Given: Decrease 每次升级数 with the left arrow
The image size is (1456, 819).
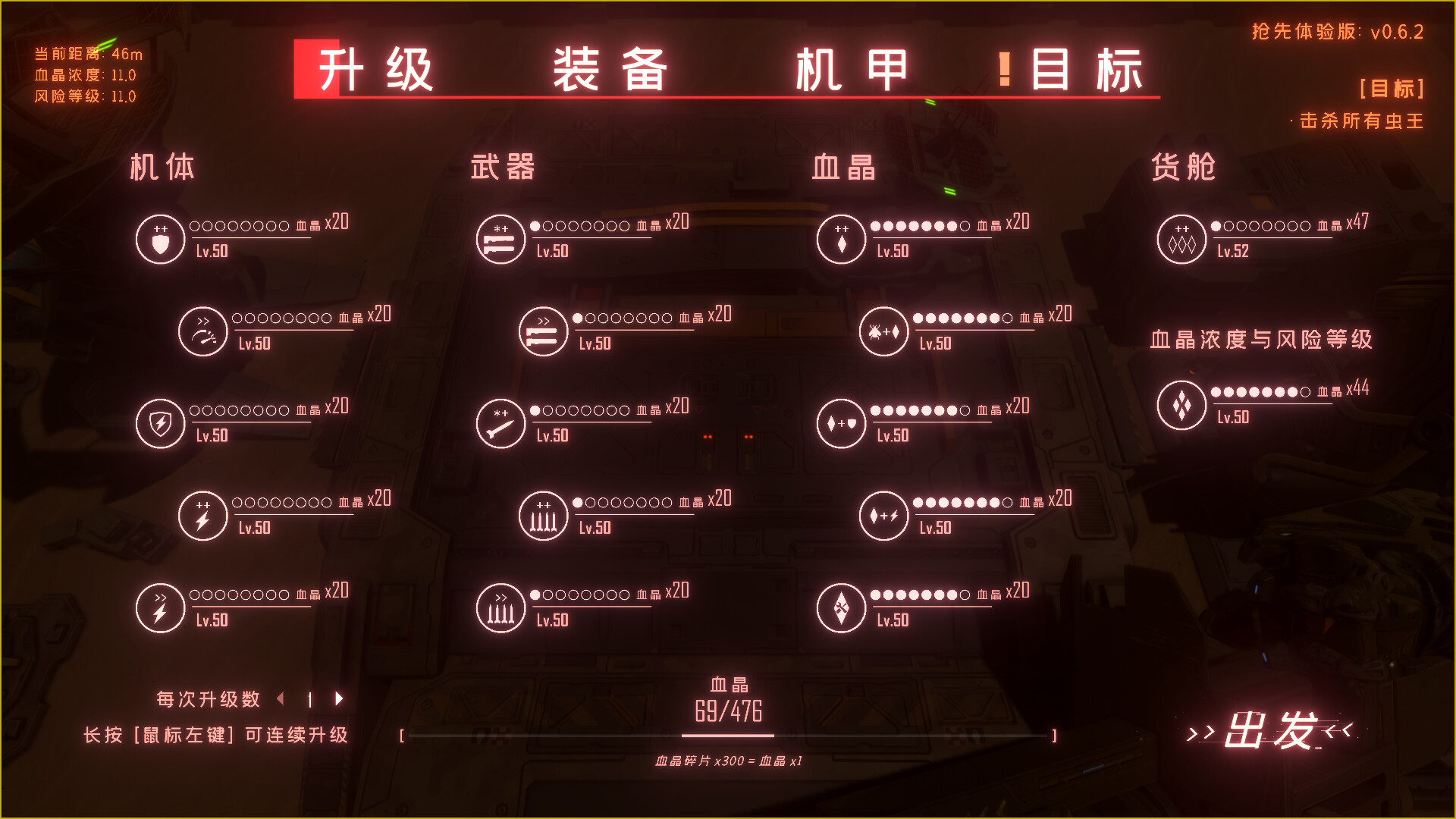Looking at the screenshot, I should point(282,699).
